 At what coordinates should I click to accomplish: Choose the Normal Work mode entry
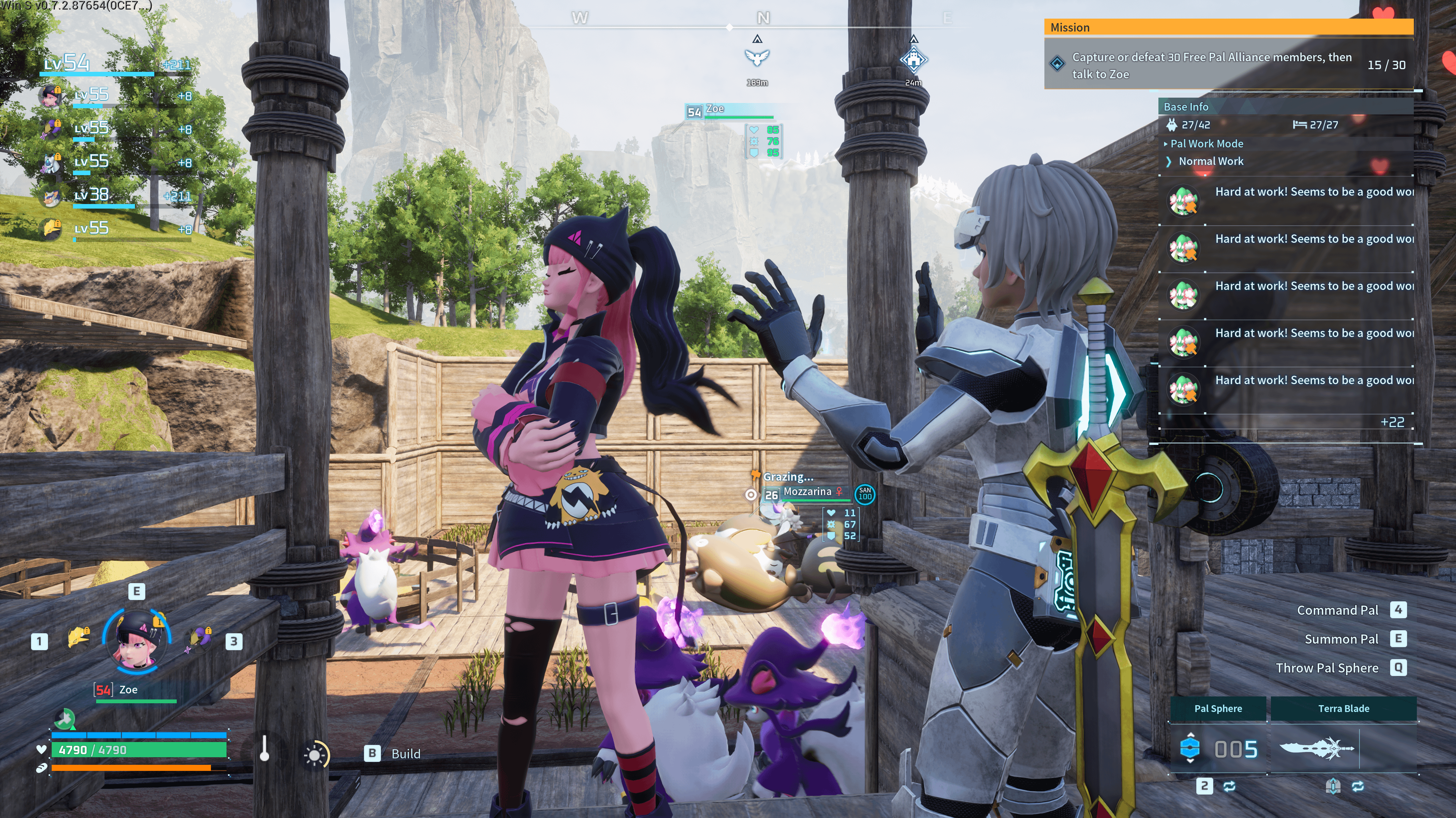(1211, 161)
